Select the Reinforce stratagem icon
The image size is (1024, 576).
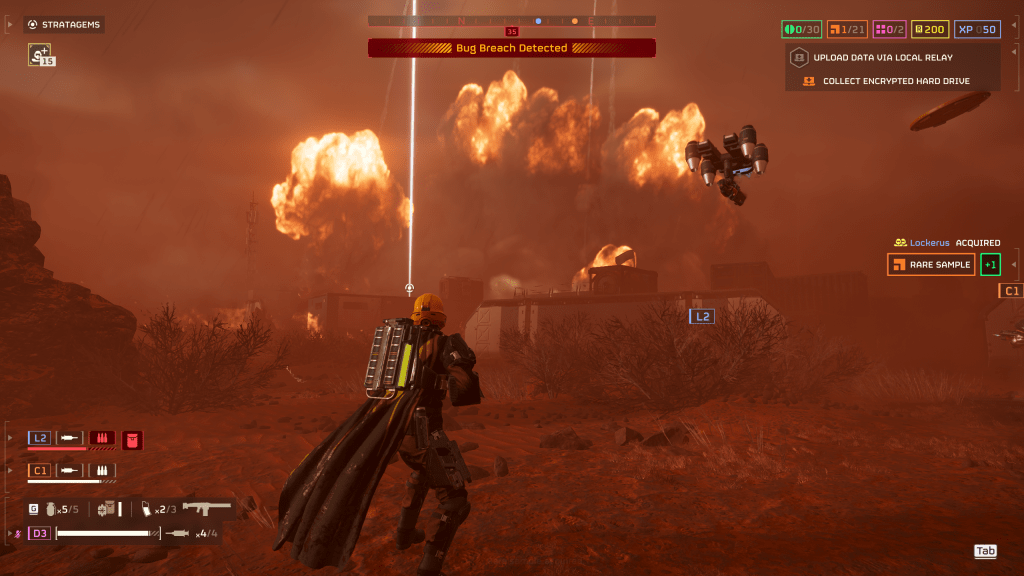click(40, 55)
